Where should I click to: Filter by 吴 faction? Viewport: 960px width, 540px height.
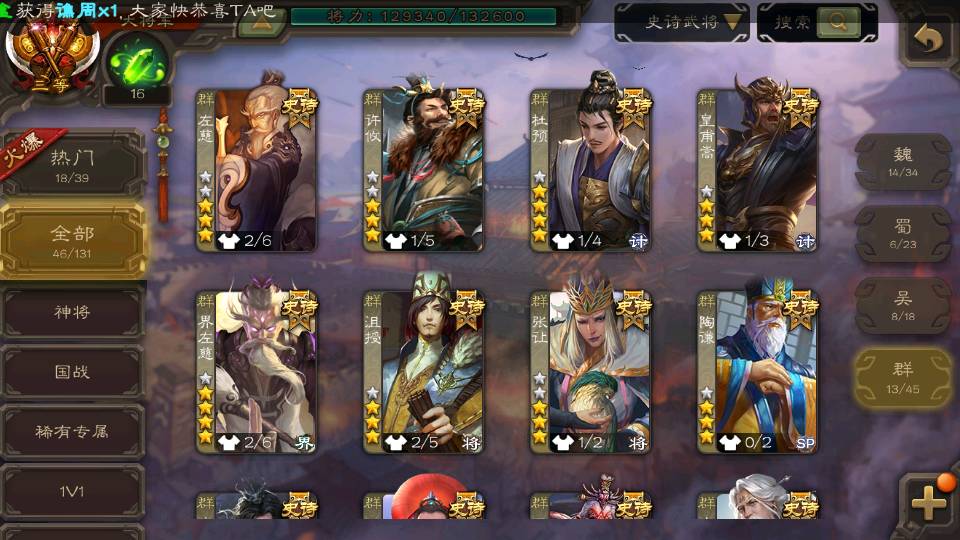pyautogui.click(x=903, y=305)
